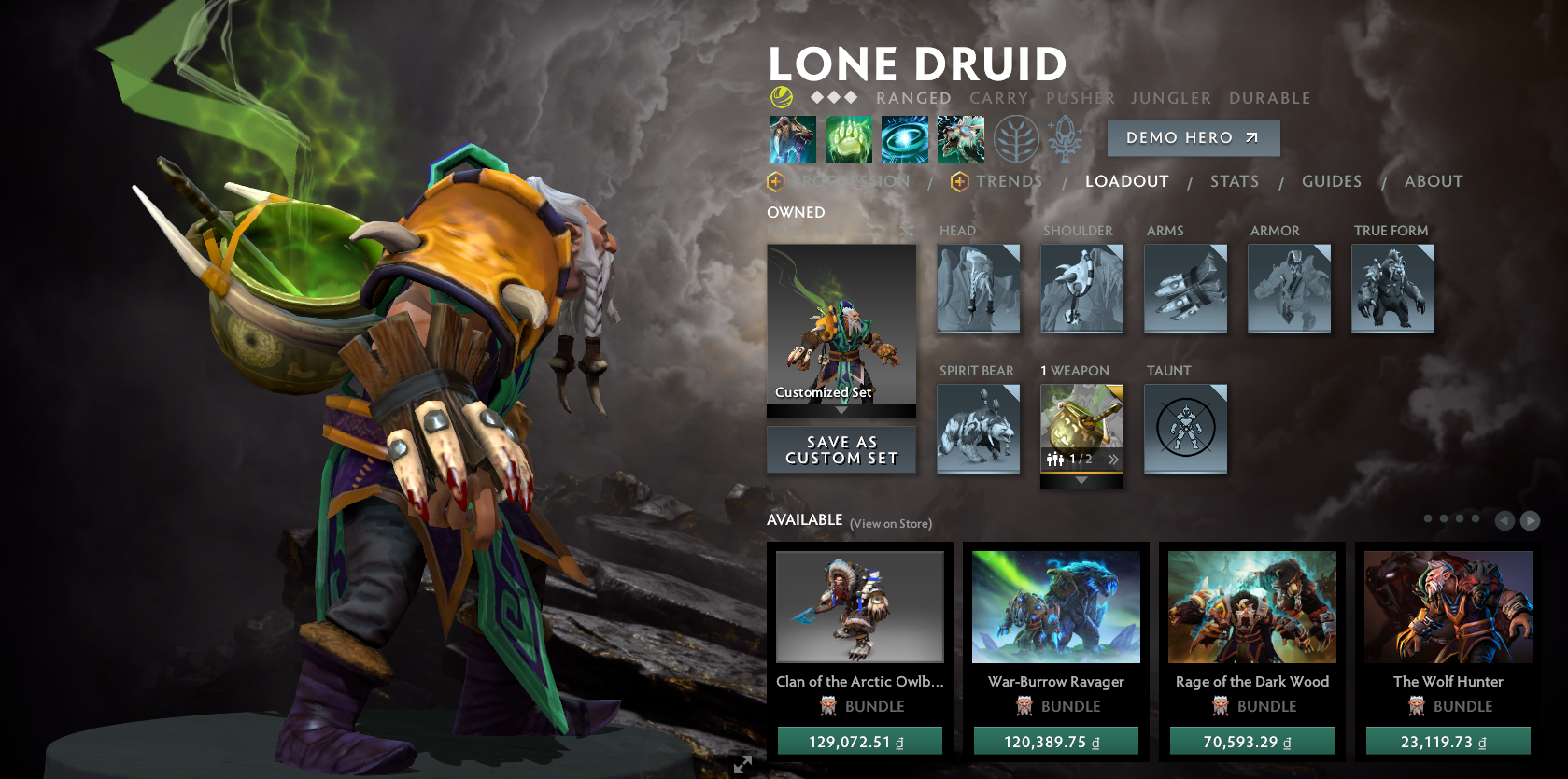1568x779 pixels.
Task: Switch to the STATS tab
Action: [1235, 181]
